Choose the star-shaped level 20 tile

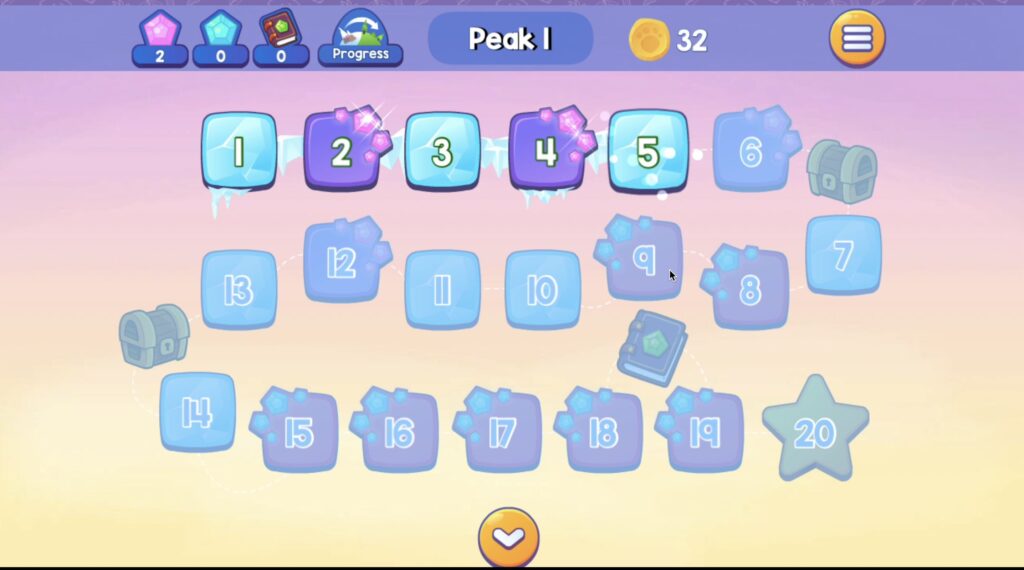[815, 430]
